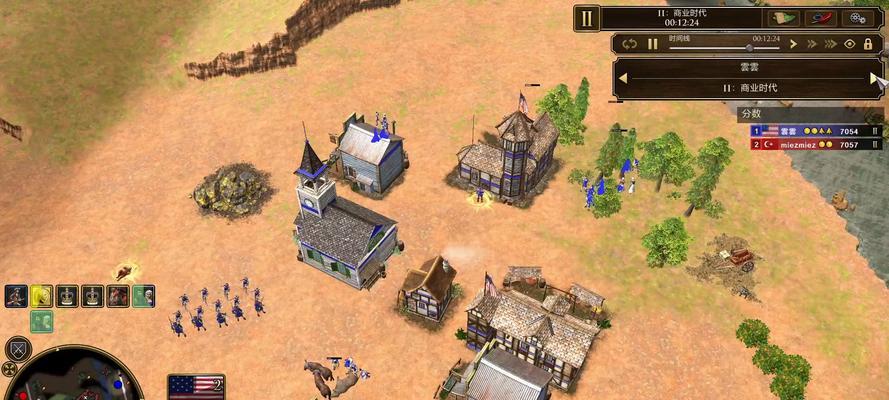This screenshot has width=889, height=400.
Task: Select the musketeer soldier group icon
Action: 15,295
